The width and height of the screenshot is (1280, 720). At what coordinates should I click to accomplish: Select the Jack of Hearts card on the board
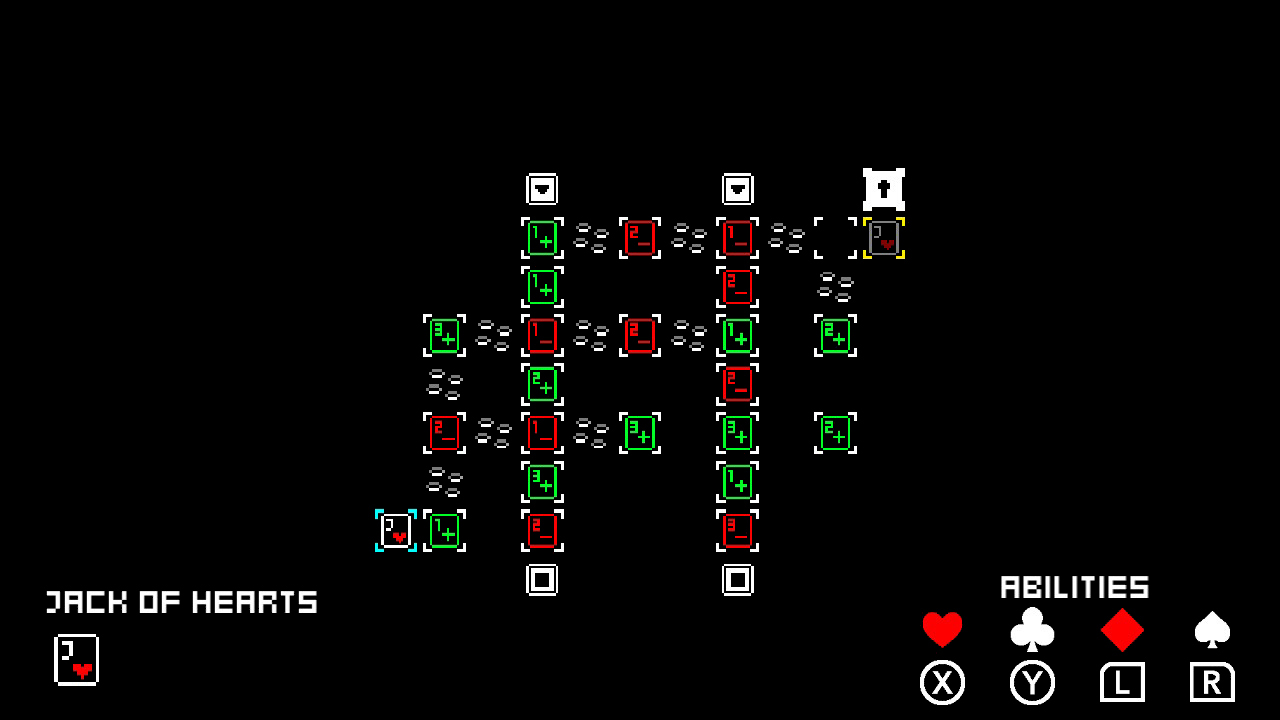click(397, 531)
